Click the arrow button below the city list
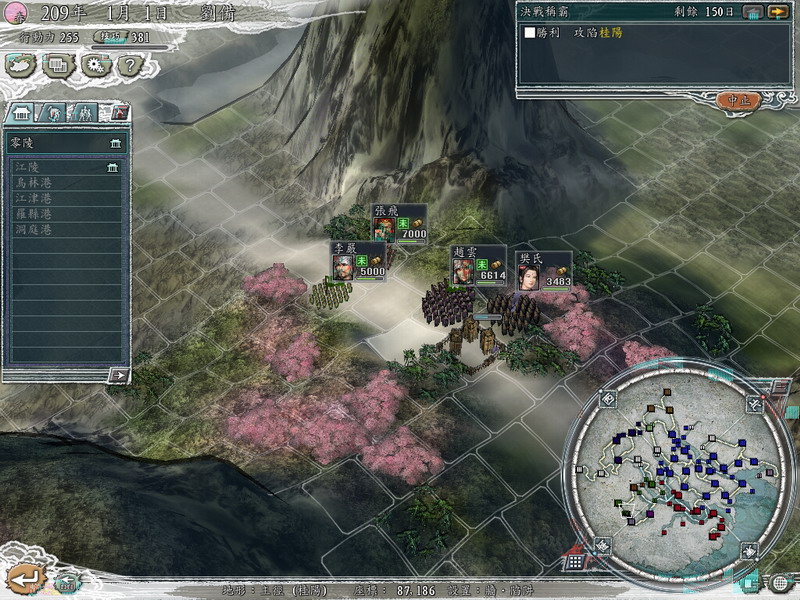 click(119, 375)
